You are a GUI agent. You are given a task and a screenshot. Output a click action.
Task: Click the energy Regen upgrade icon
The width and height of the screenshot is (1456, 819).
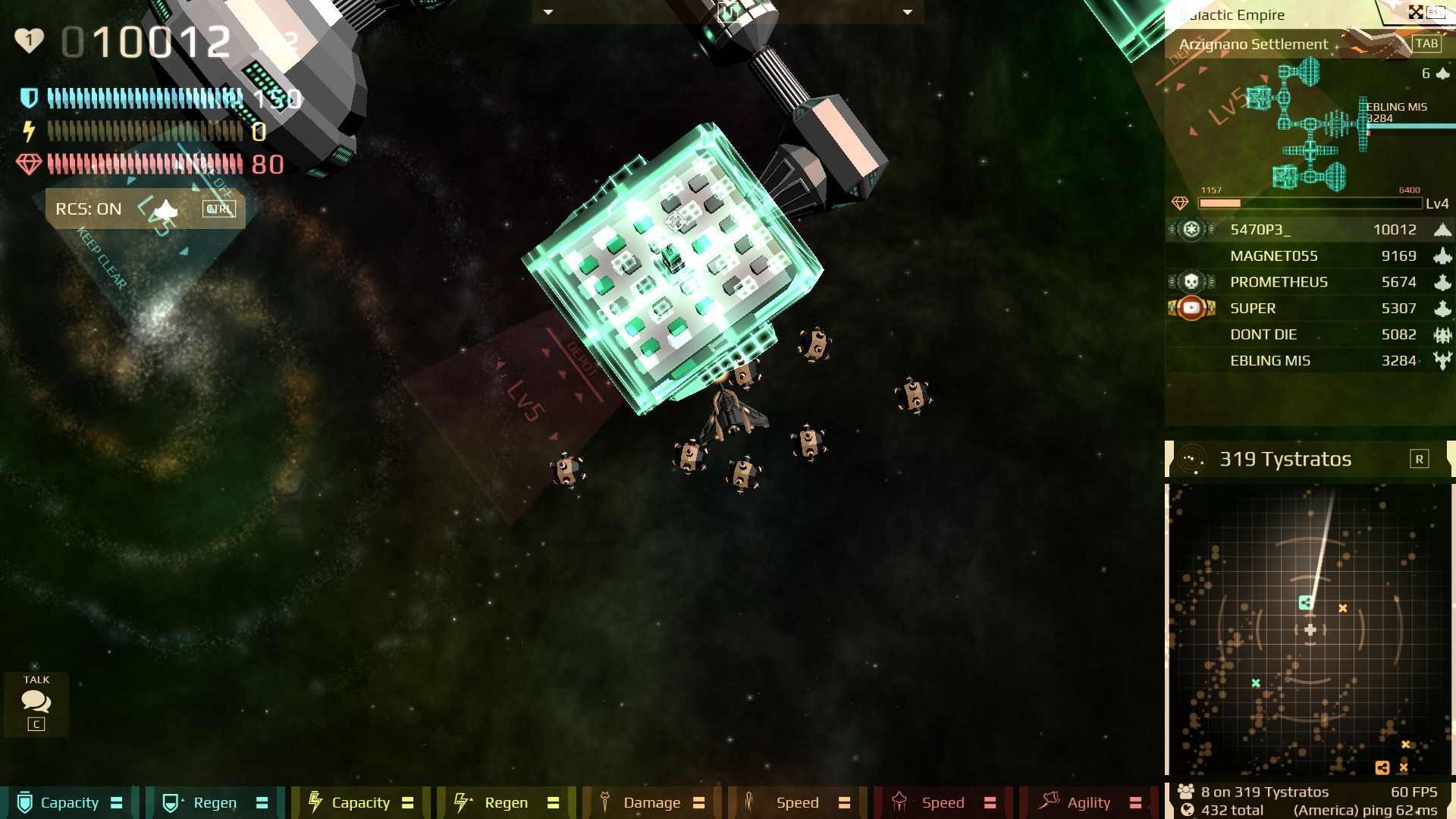(x=460, y=802)
